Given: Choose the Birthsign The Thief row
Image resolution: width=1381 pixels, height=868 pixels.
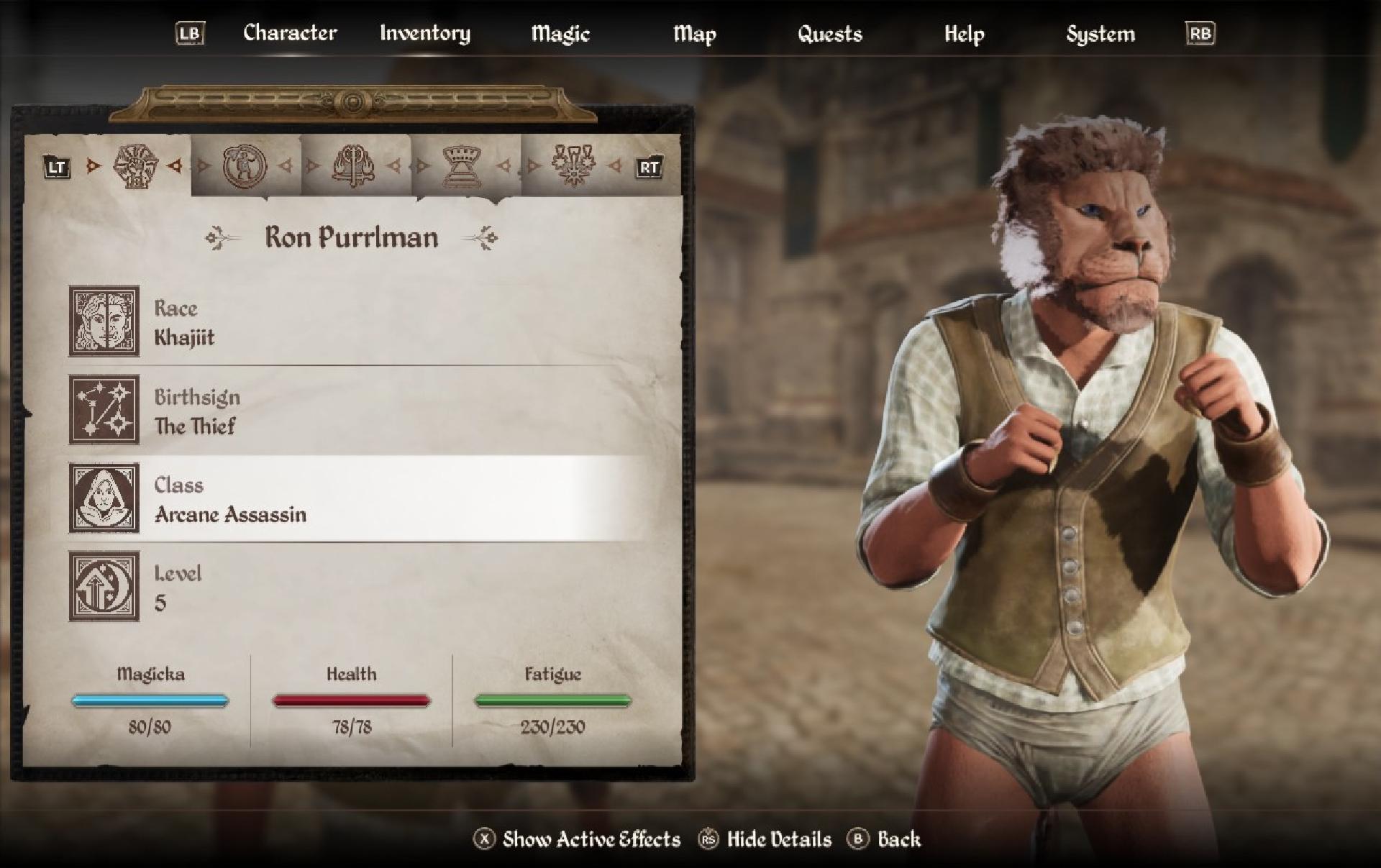Looking at the screenshot, I should [352, 411].
